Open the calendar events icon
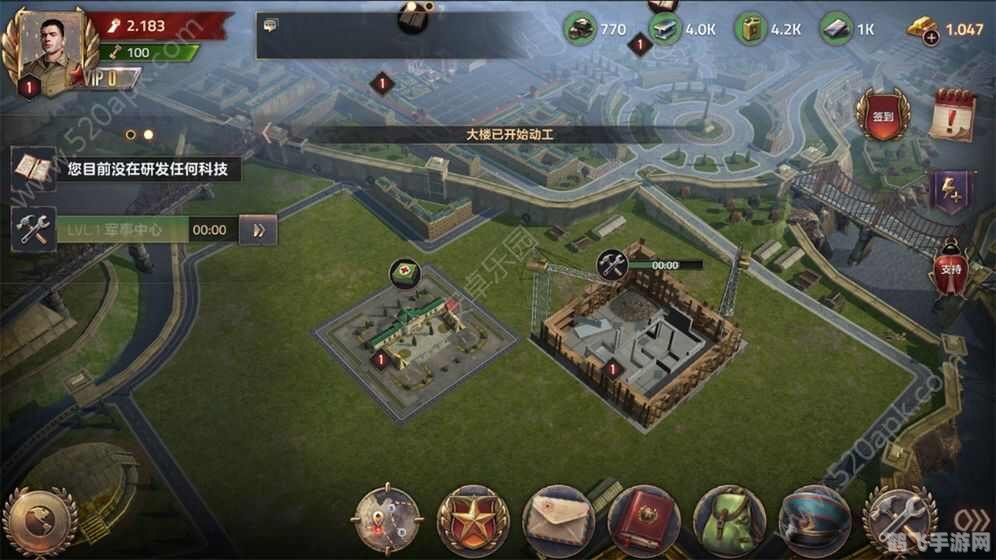 click(x=951, y=115)
